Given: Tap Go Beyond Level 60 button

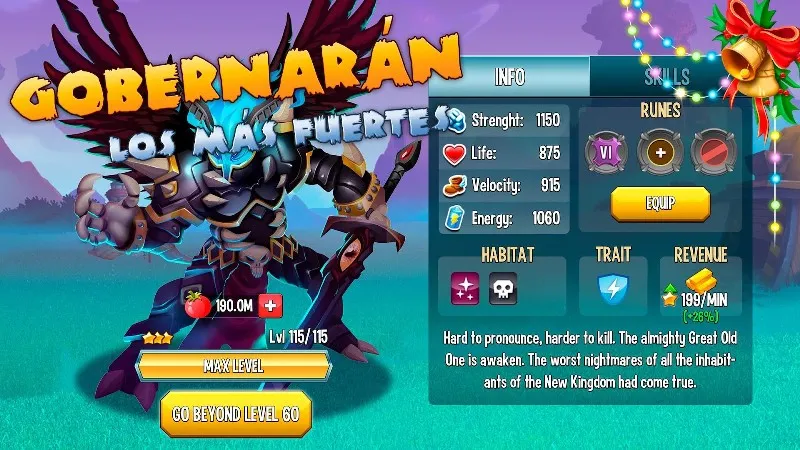Looking at the screenshot, I should coord(236,412).
